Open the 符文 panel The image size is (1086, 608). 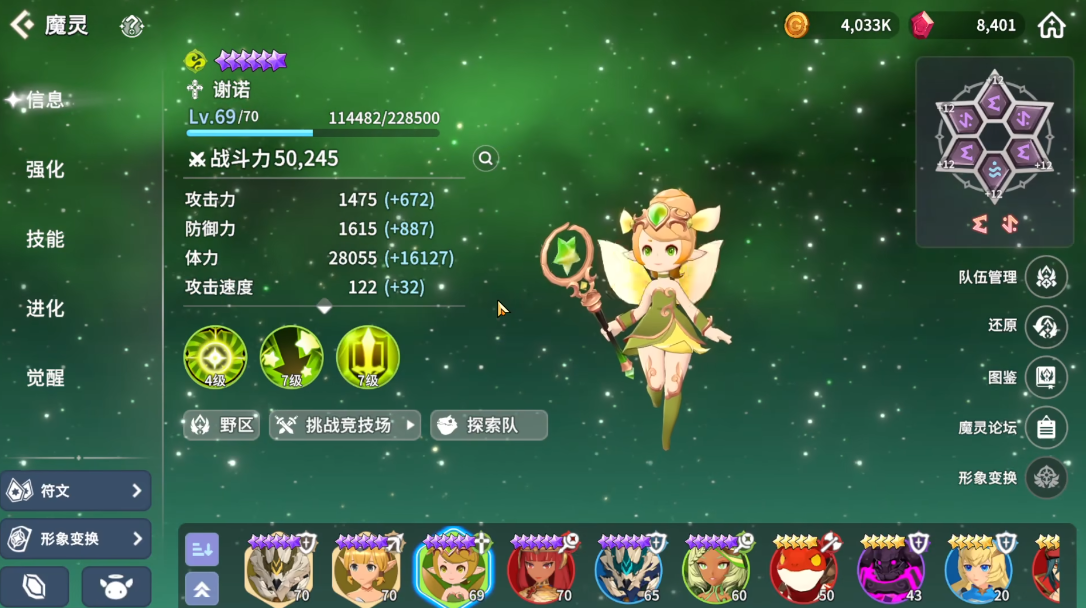(76, 491)
